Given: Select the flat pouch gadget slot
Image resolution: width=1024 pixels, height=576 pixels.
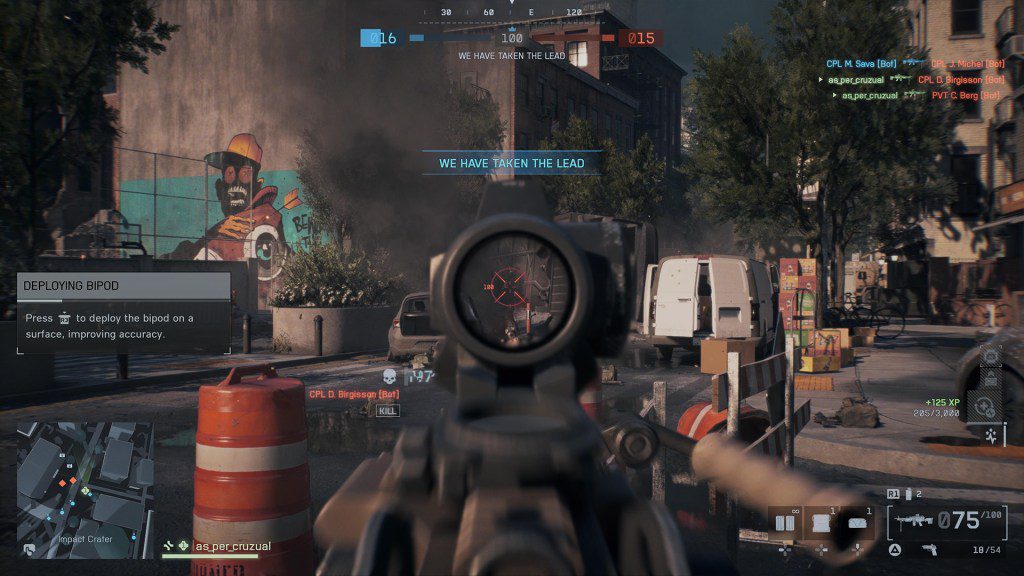Looking at the screenshot, I should point(858,522).
